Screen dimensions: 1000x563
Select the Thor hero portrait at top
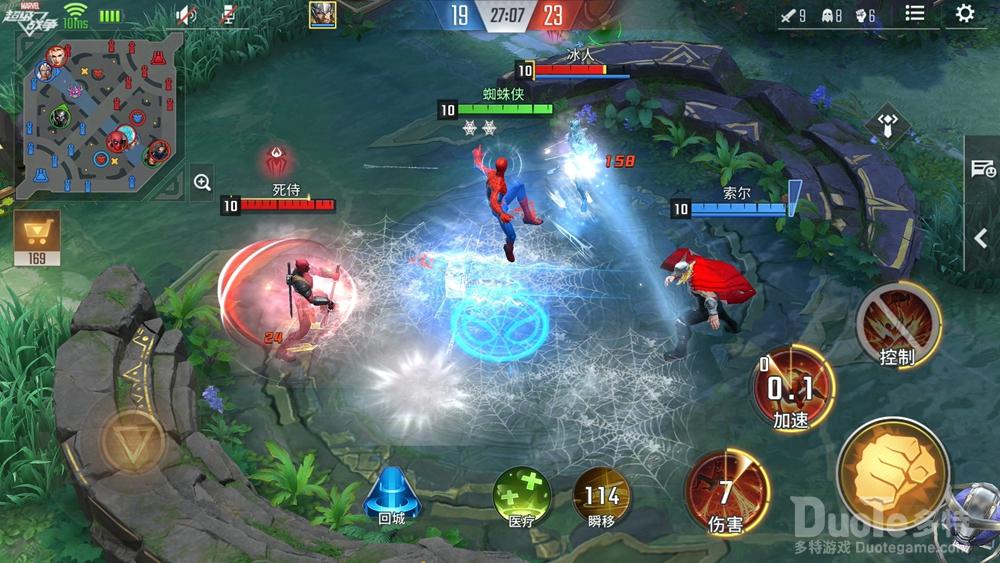[322, 14]
